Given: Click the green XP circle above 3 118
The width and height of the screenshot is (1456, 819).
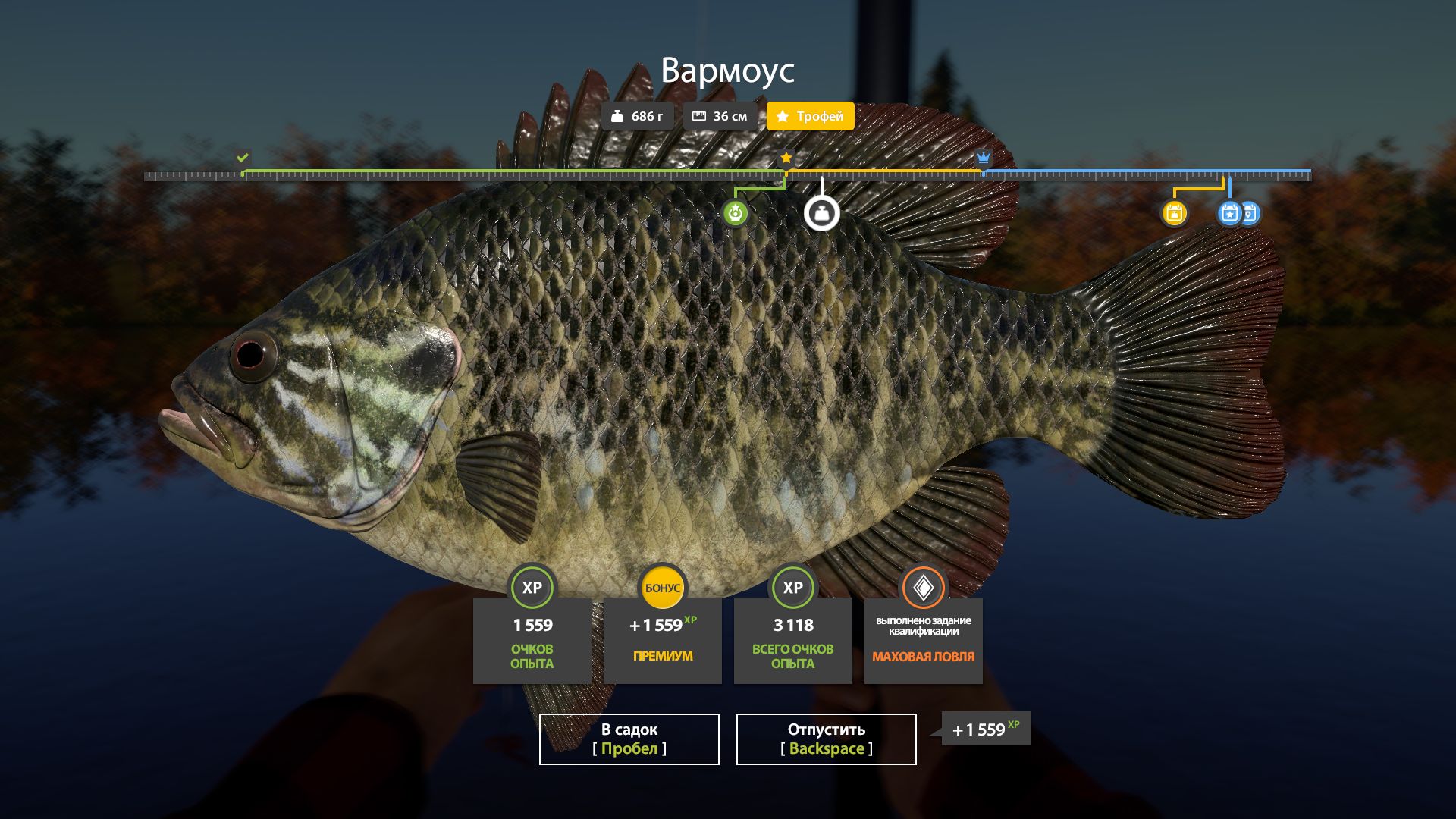Looking at the screenshot, I should coord(792,588).
